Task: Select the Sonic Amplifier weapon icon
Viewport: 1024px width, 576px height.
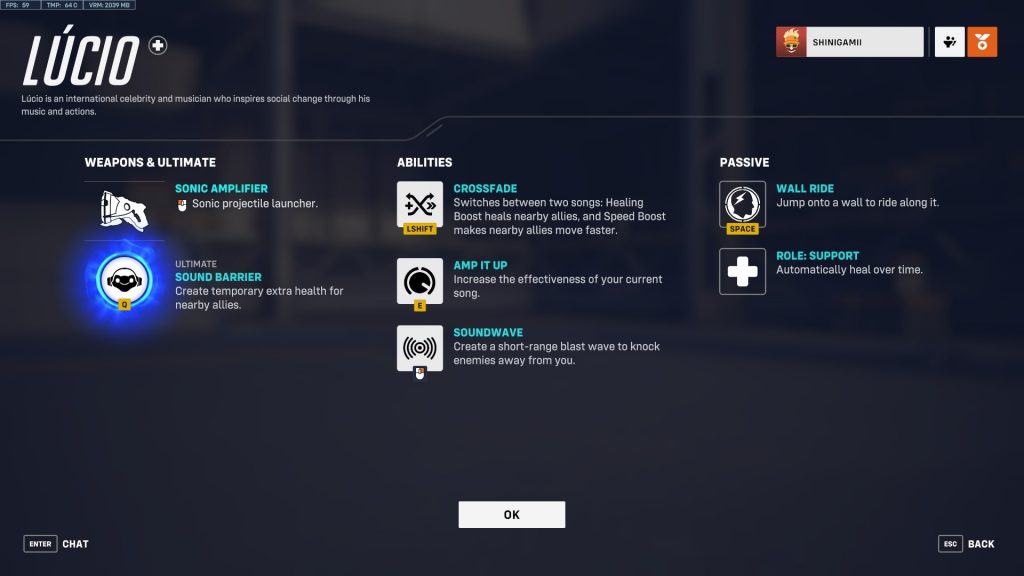Action: click(x=124, y=207)
